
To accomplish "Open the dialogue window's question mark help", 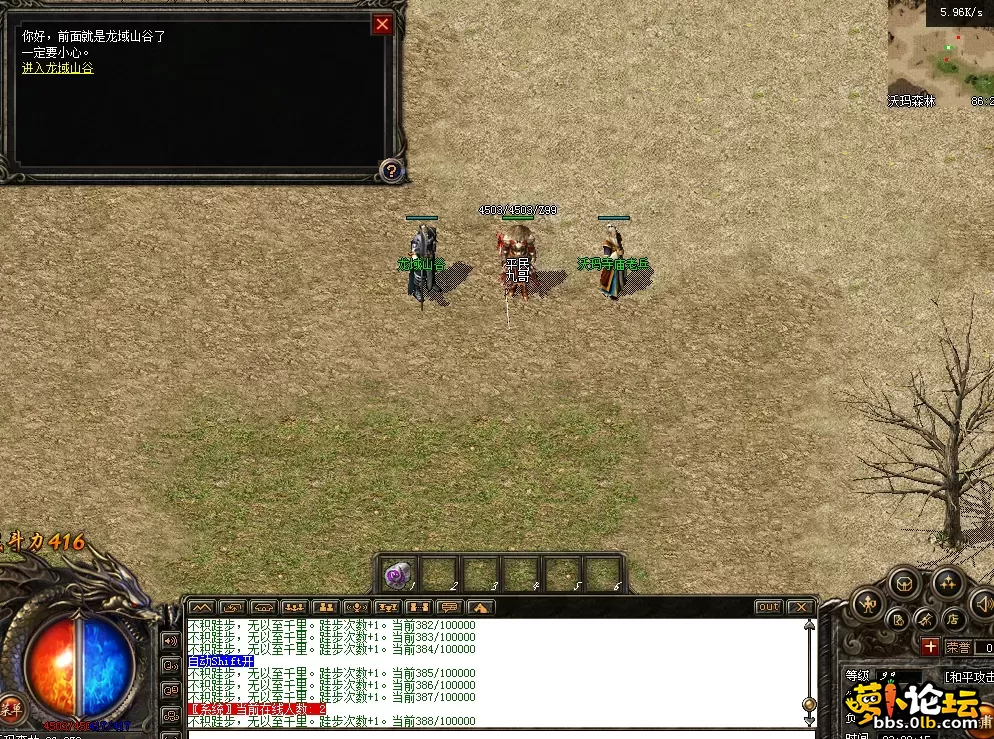I will click(x=391, y=171).
